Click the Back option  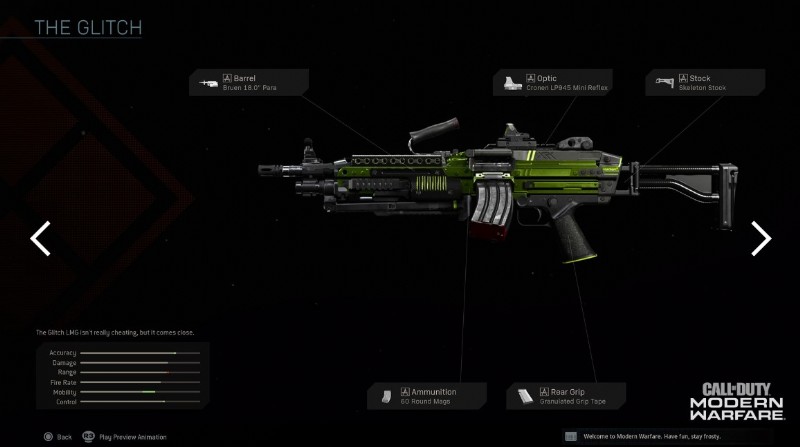pyautogui.click(x=56, y=437)
